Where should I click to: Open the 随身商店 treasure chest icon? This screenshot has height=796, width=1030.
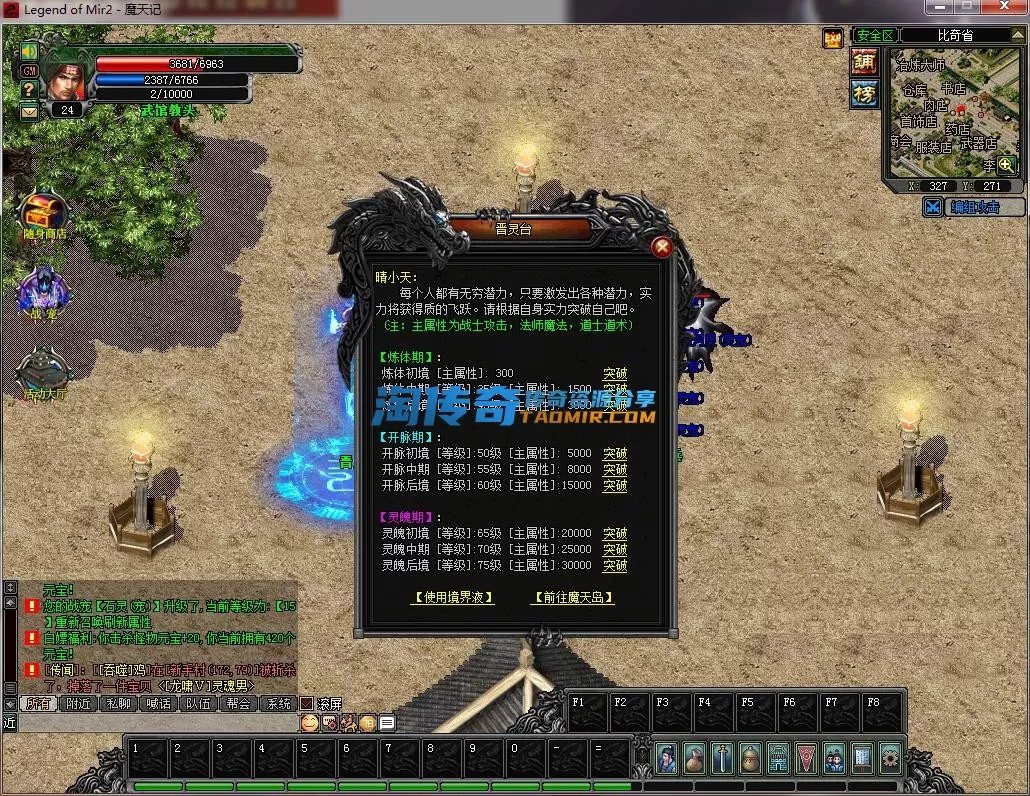pyautogui.click(x=44, y=212)
